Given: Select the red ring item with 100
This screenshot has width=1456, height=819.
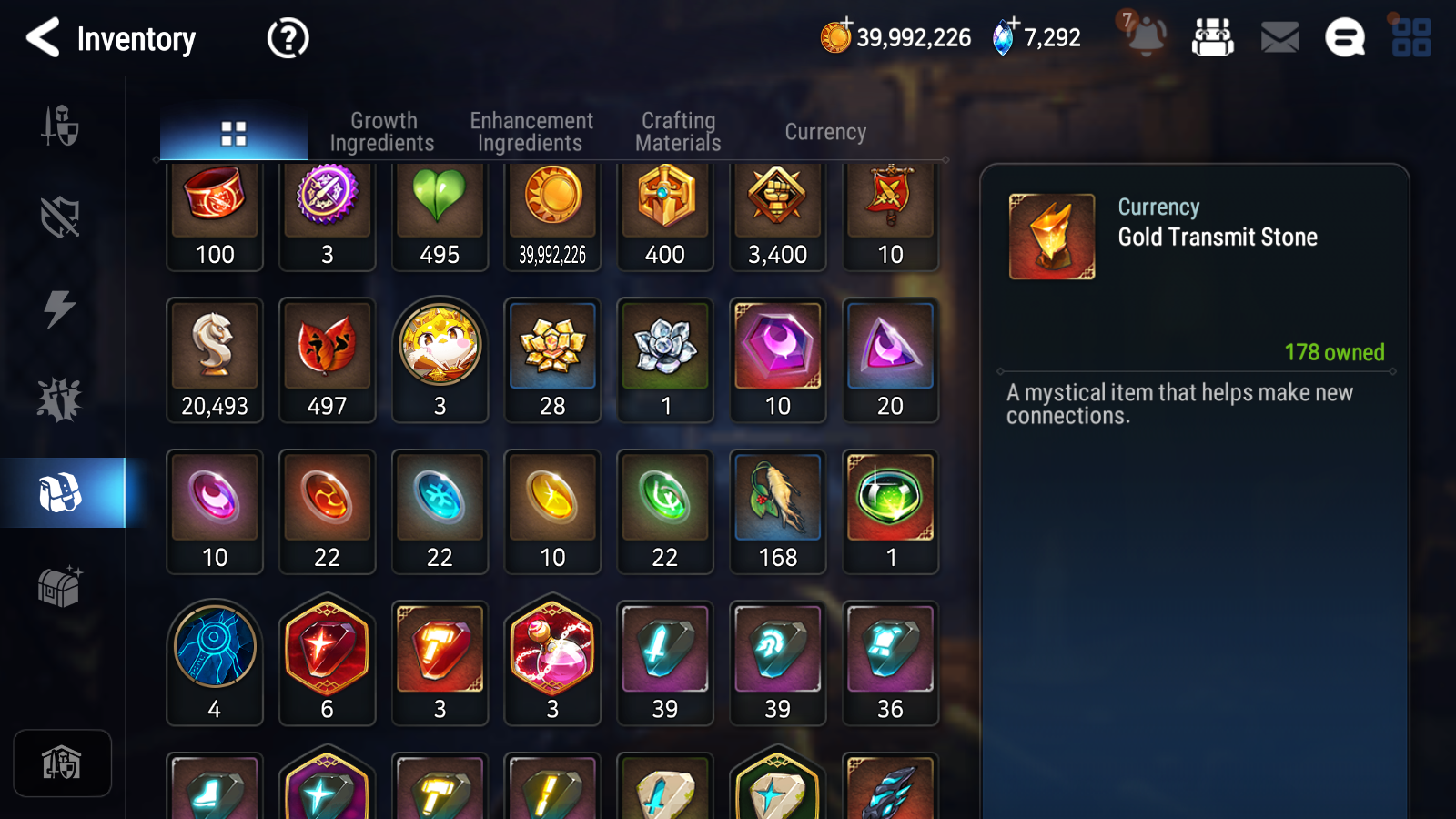Looking at the screenshot, I should coord(215,215).
